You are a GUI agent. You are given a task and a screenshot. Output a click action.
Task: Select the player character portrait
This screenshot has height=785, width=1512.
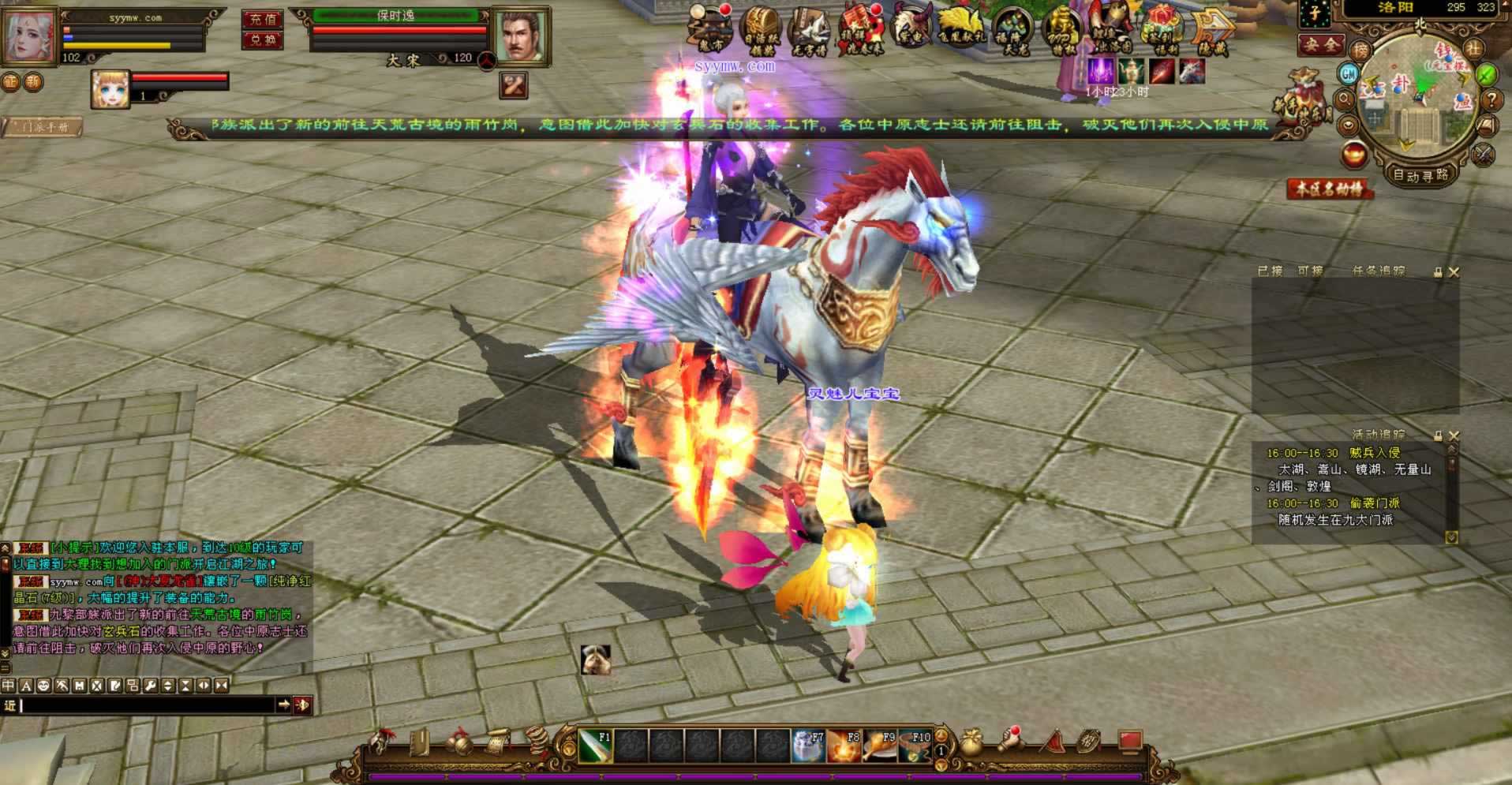tap(29, 36)
